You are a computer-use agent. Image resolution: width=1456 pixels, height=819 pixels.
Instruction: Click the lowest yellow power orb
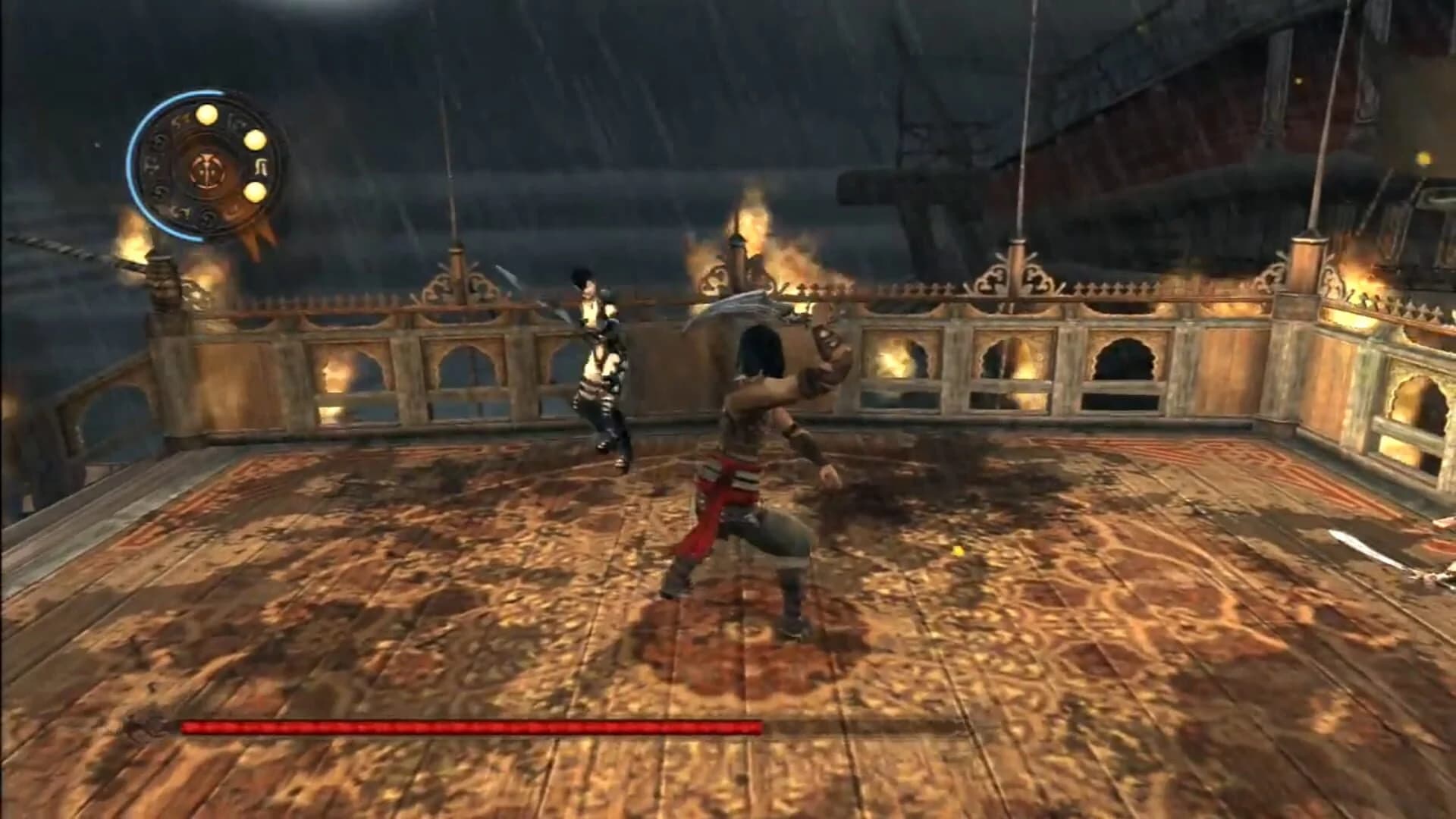[255, 191]
